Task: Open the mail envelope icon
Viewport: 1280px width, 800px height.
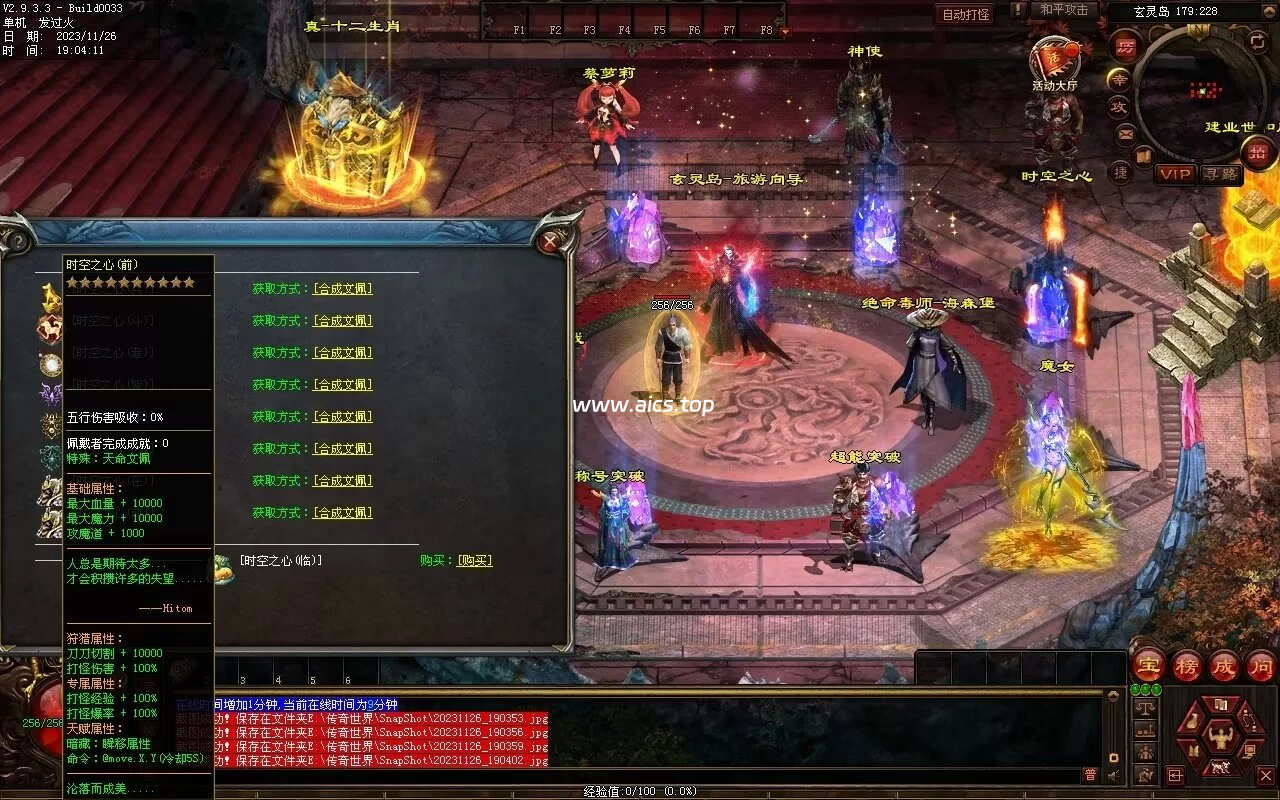Action: pyautogui.click(x=1125, y=133)
